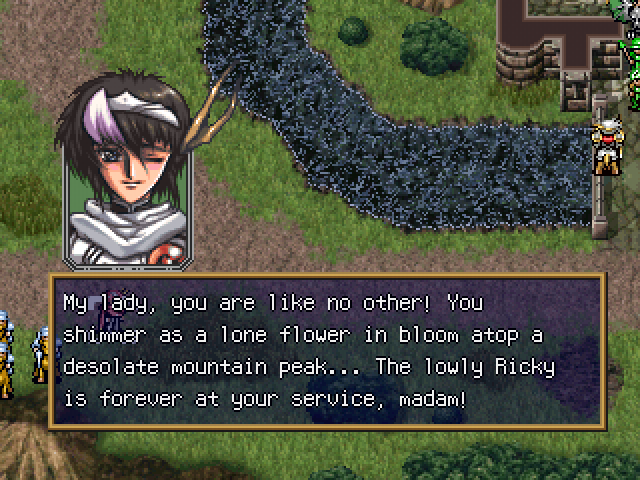
Task: Advance Ricky's dialogue text box
Action: [326, 349]
